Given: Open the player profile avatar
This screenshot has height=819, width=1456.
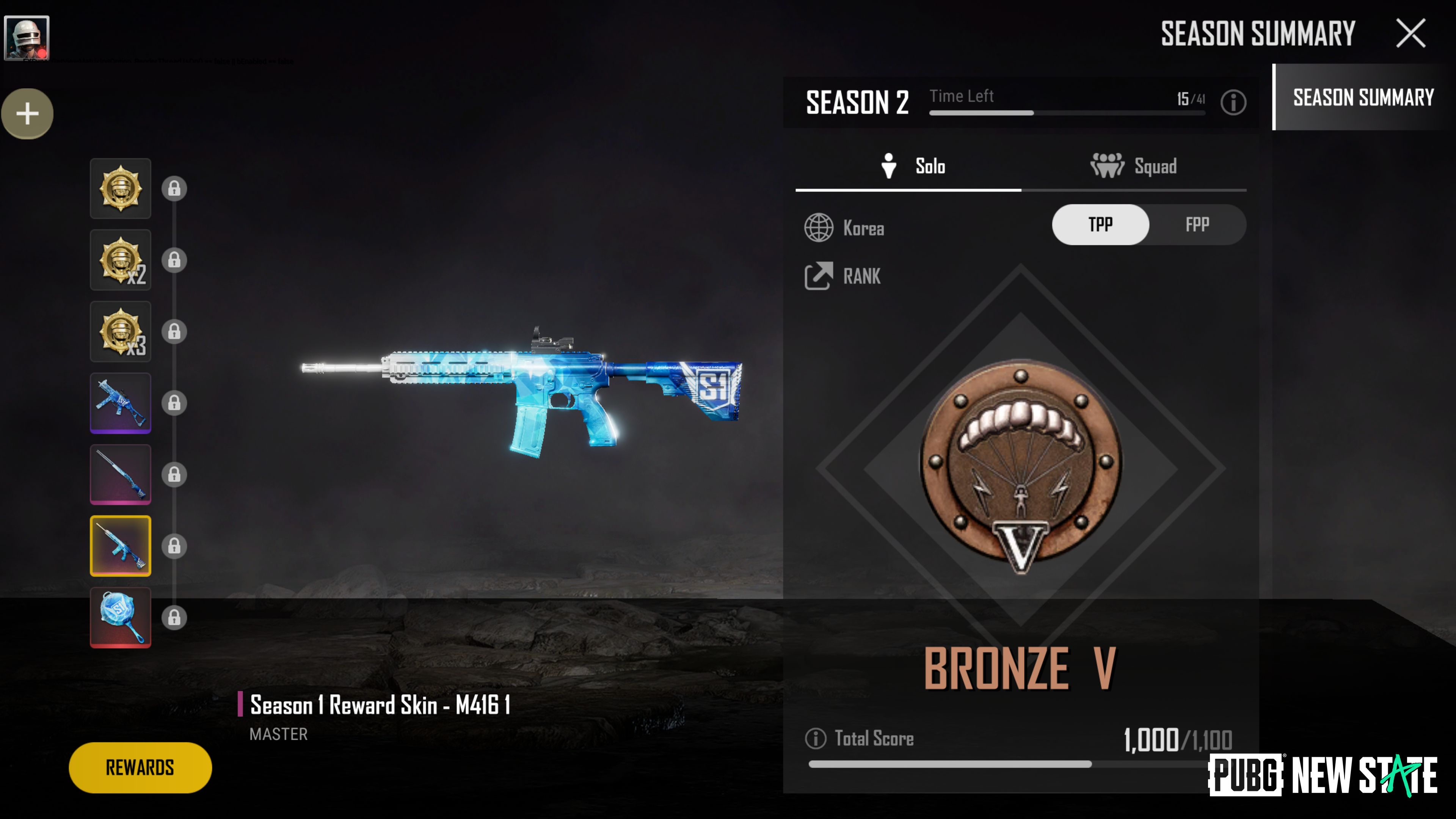Looking at the screenshot, I should point(27,38).
